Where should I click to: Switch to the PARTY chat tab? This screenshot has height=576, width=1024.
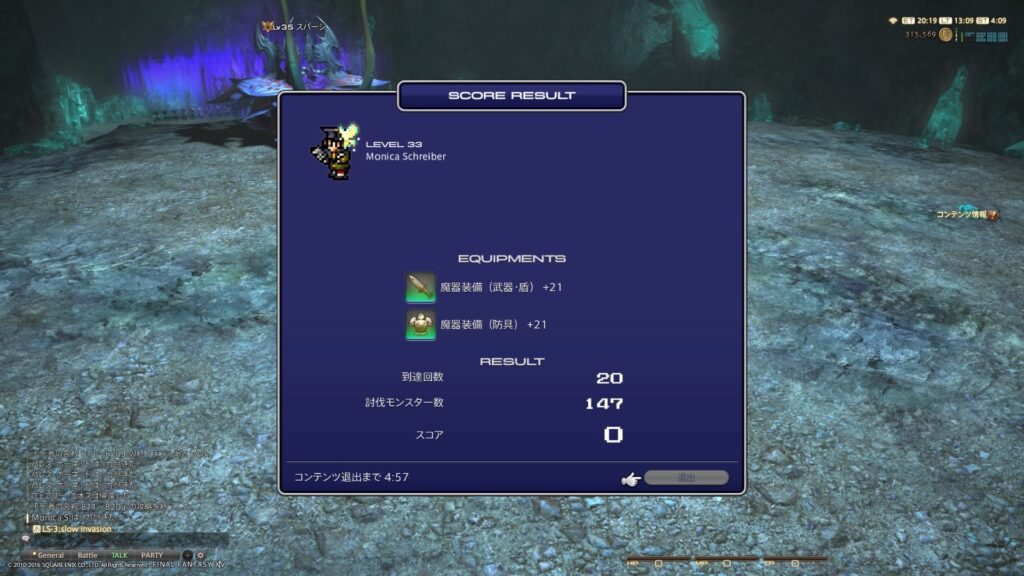tap(152, 555)
